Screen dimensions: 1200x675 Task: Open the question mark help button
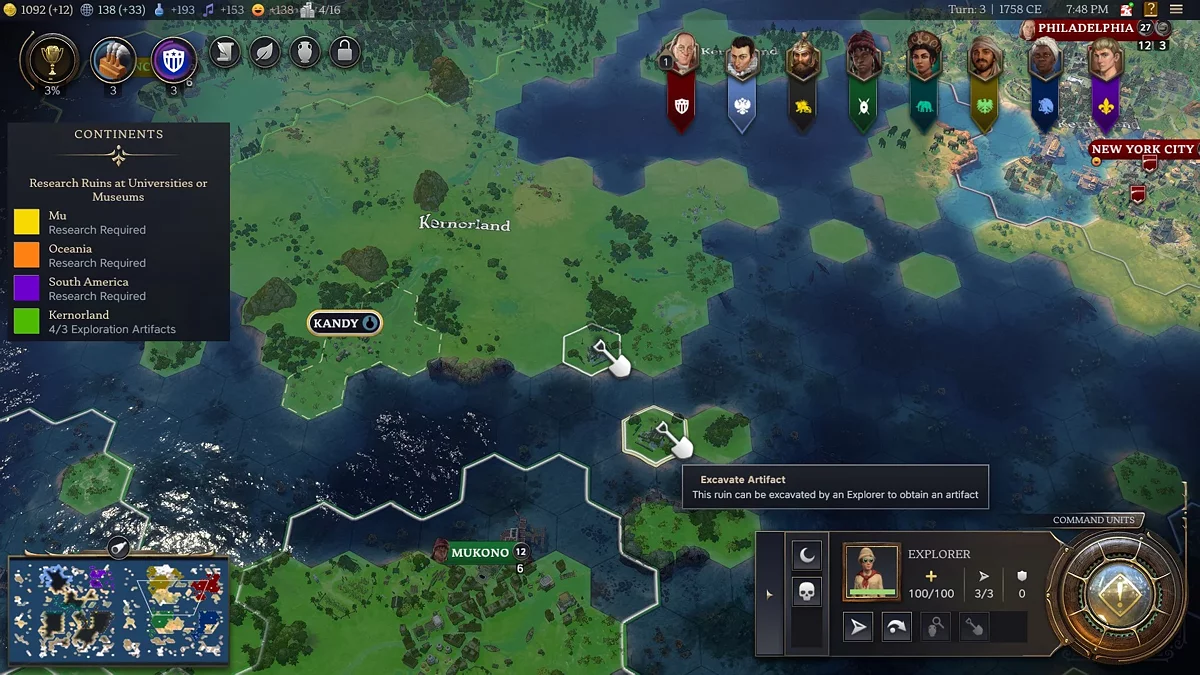coord(1150,9)
